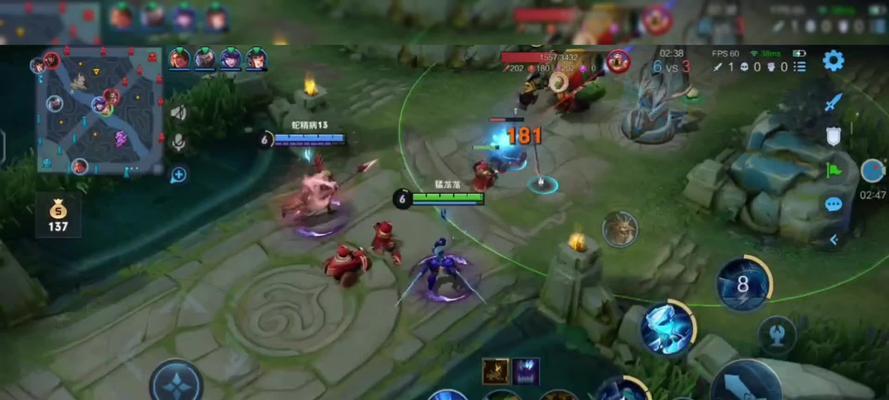Send the sword attack signal
The image size is (889, 400).
click(833, 103)
